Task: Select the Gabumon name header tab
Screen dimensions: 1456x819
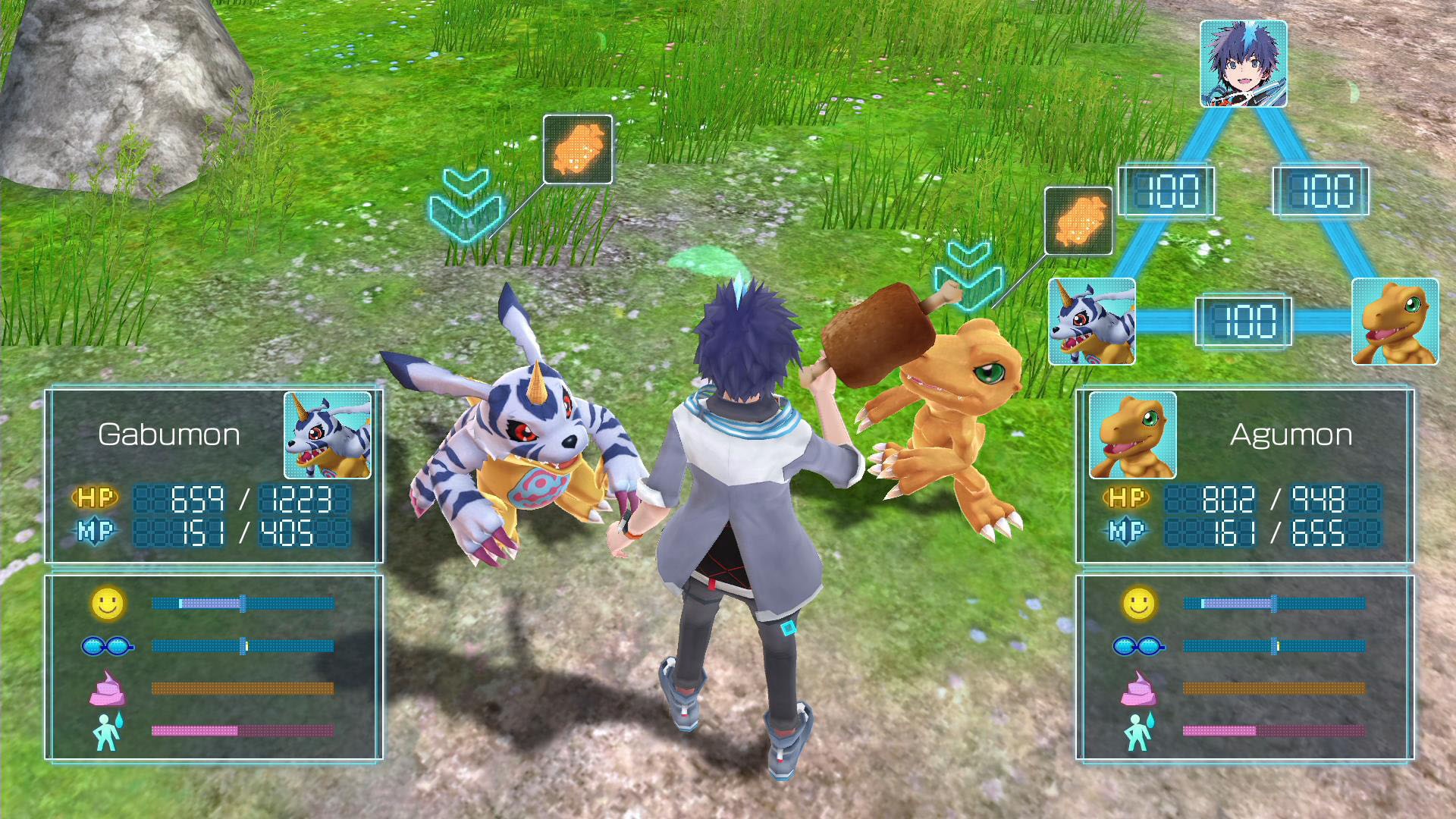Action: 168,435
